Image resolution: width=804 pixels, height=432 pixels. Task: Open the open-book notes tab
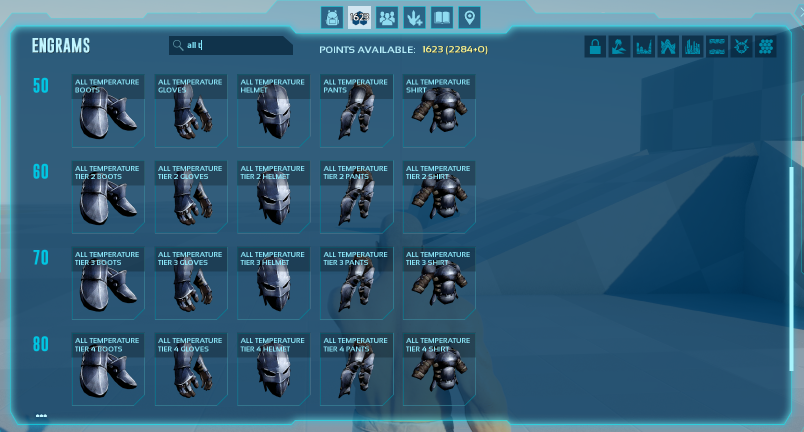pos(442,18)
